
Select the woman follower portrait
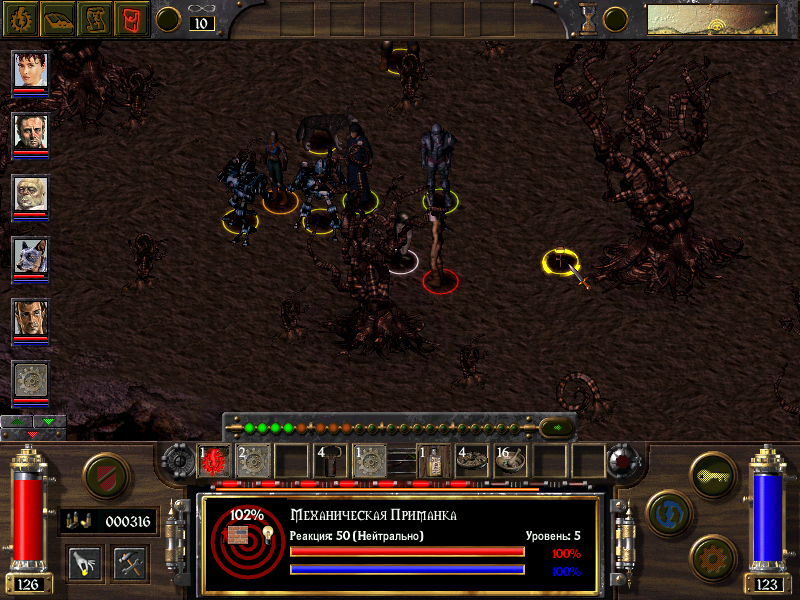30,69
